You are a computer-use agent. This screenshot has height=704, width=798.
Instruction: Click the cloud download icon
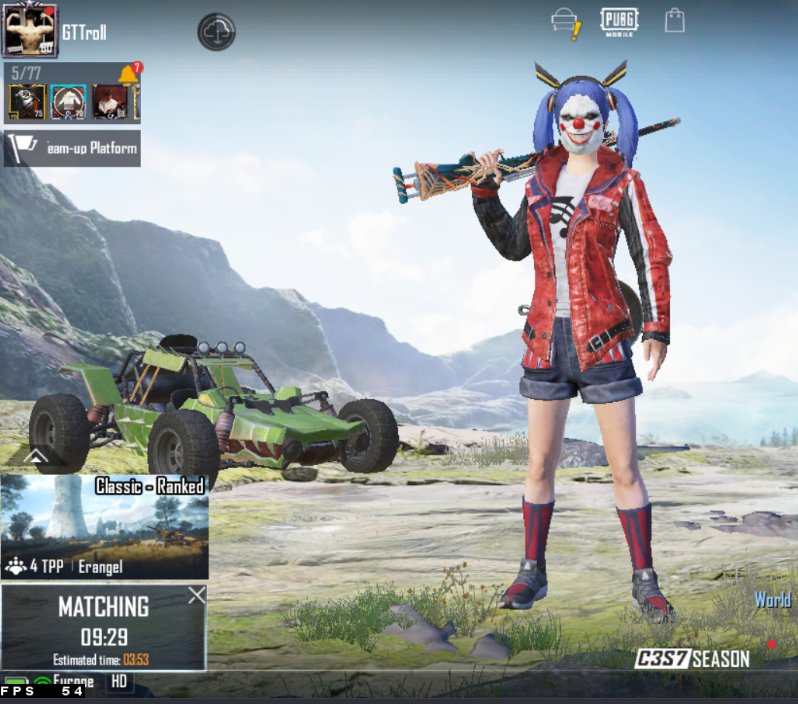pyautogui.click(x=216, y=32)
